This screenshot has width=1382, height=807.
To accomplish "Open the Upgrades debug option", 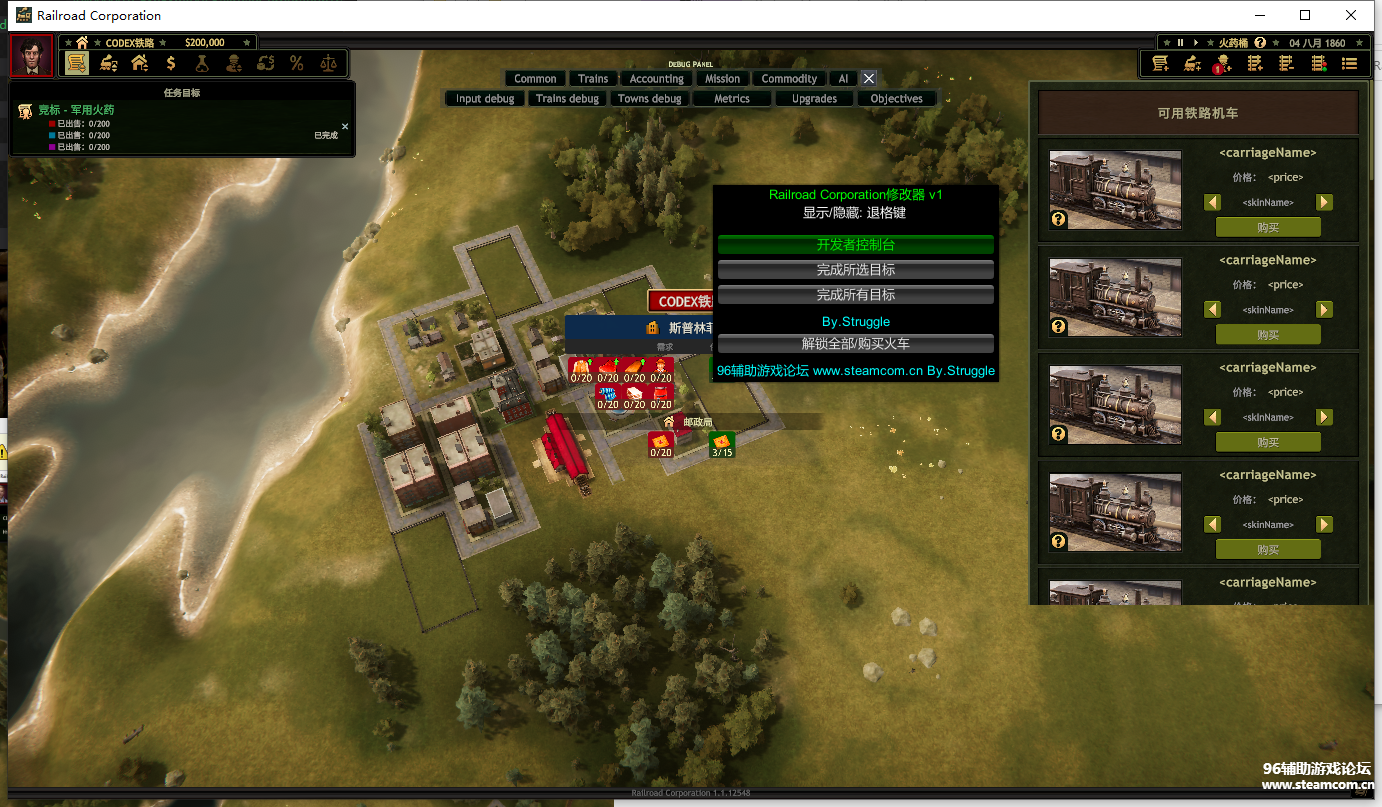I will click(814, 99).
